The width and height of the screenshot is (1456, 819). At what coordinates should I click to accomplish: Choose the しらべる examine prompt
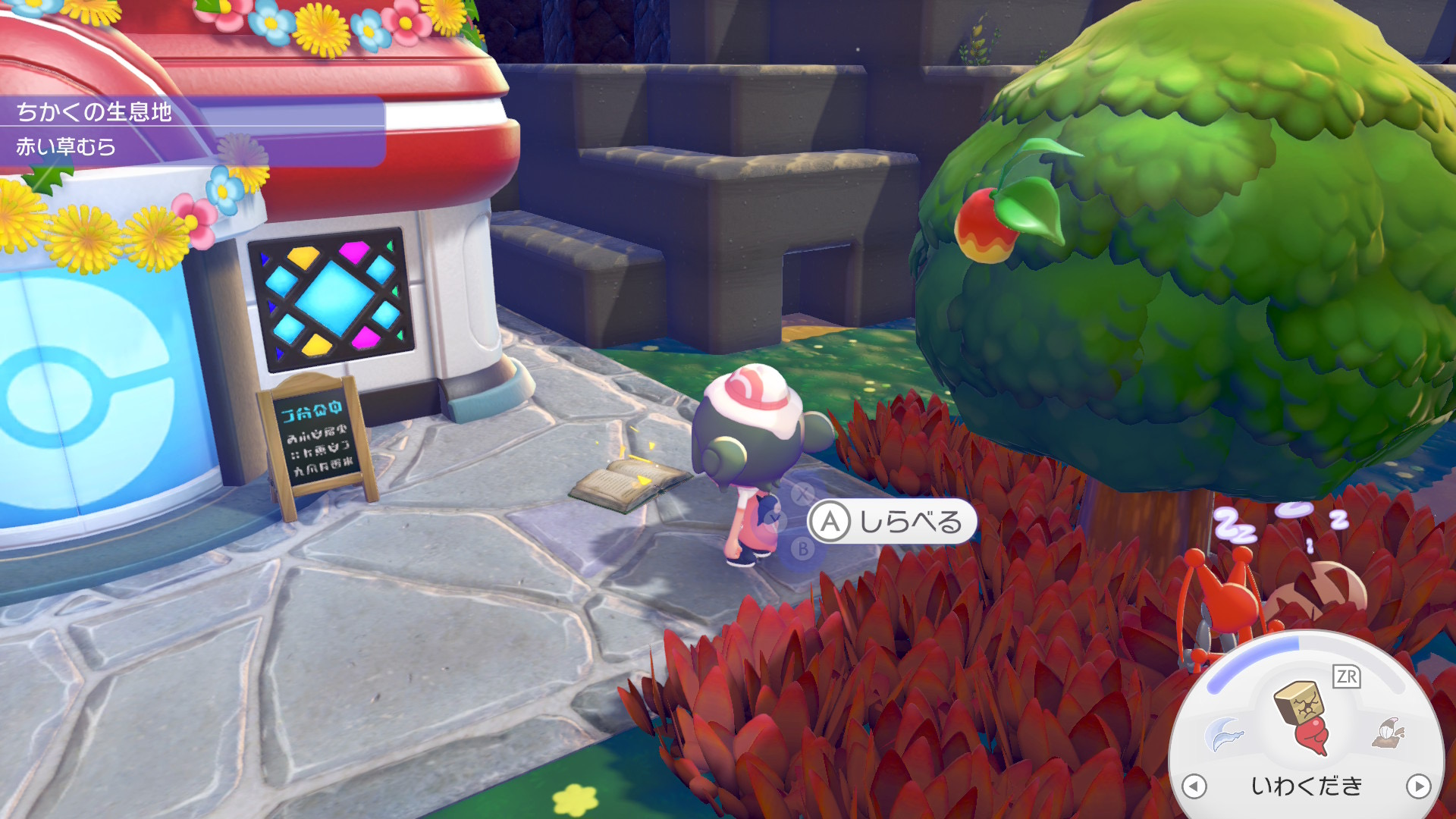point(891,522)
